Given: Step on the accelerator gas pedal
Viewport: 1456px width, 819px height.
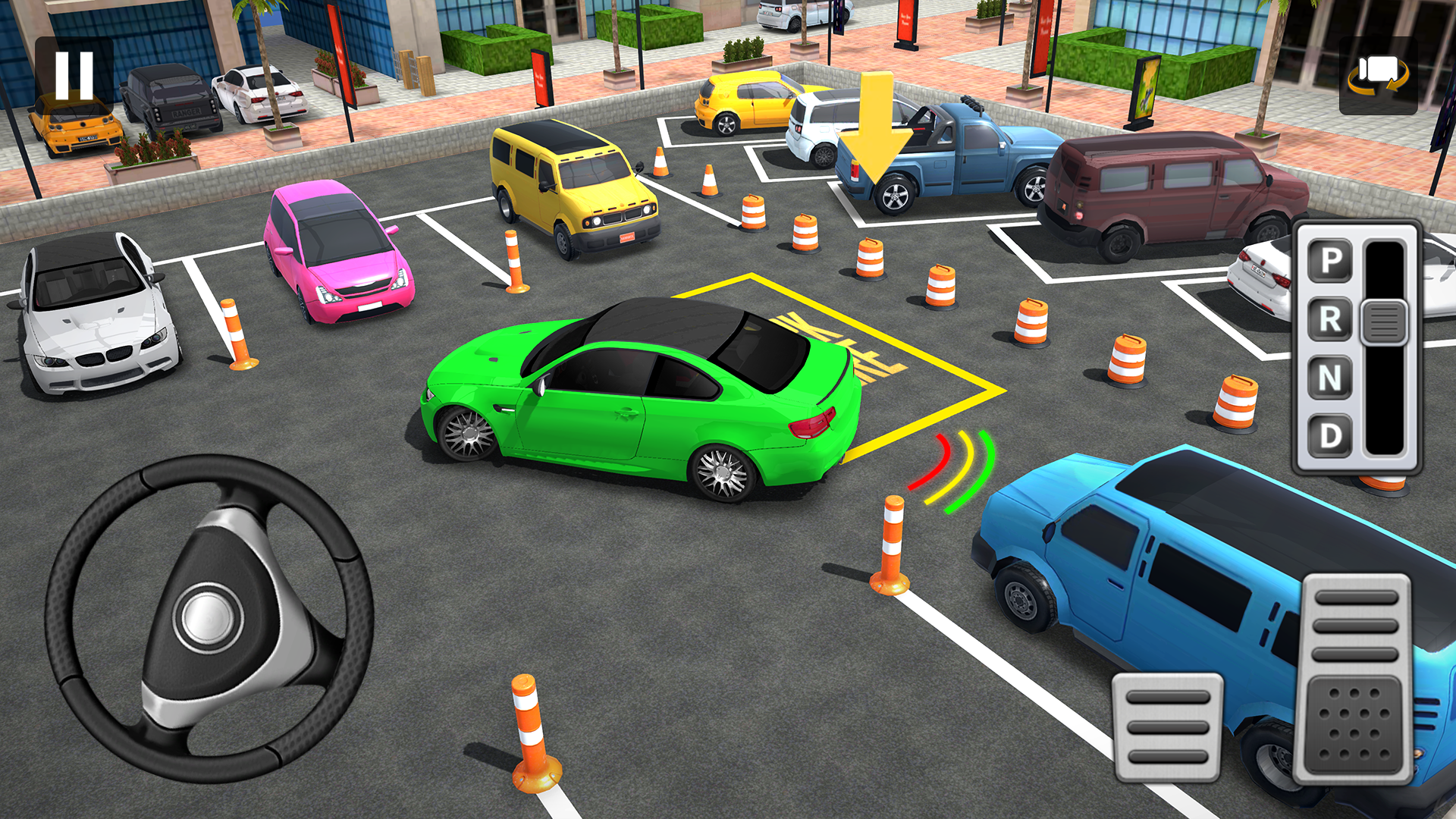Looking at the screenshot, I should click(x=1356, y=679).
